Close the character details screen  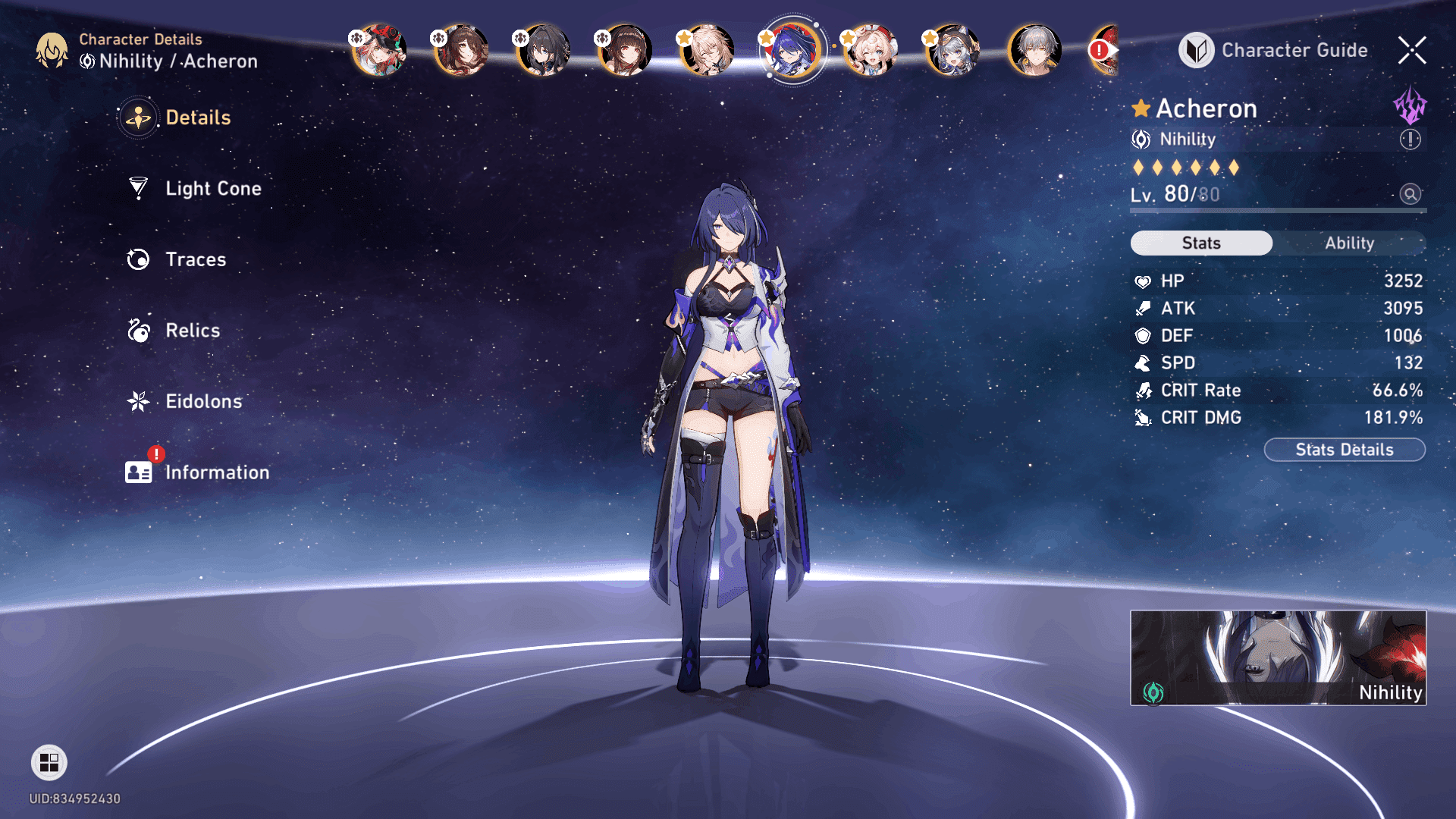click(x=1412, y=51)
